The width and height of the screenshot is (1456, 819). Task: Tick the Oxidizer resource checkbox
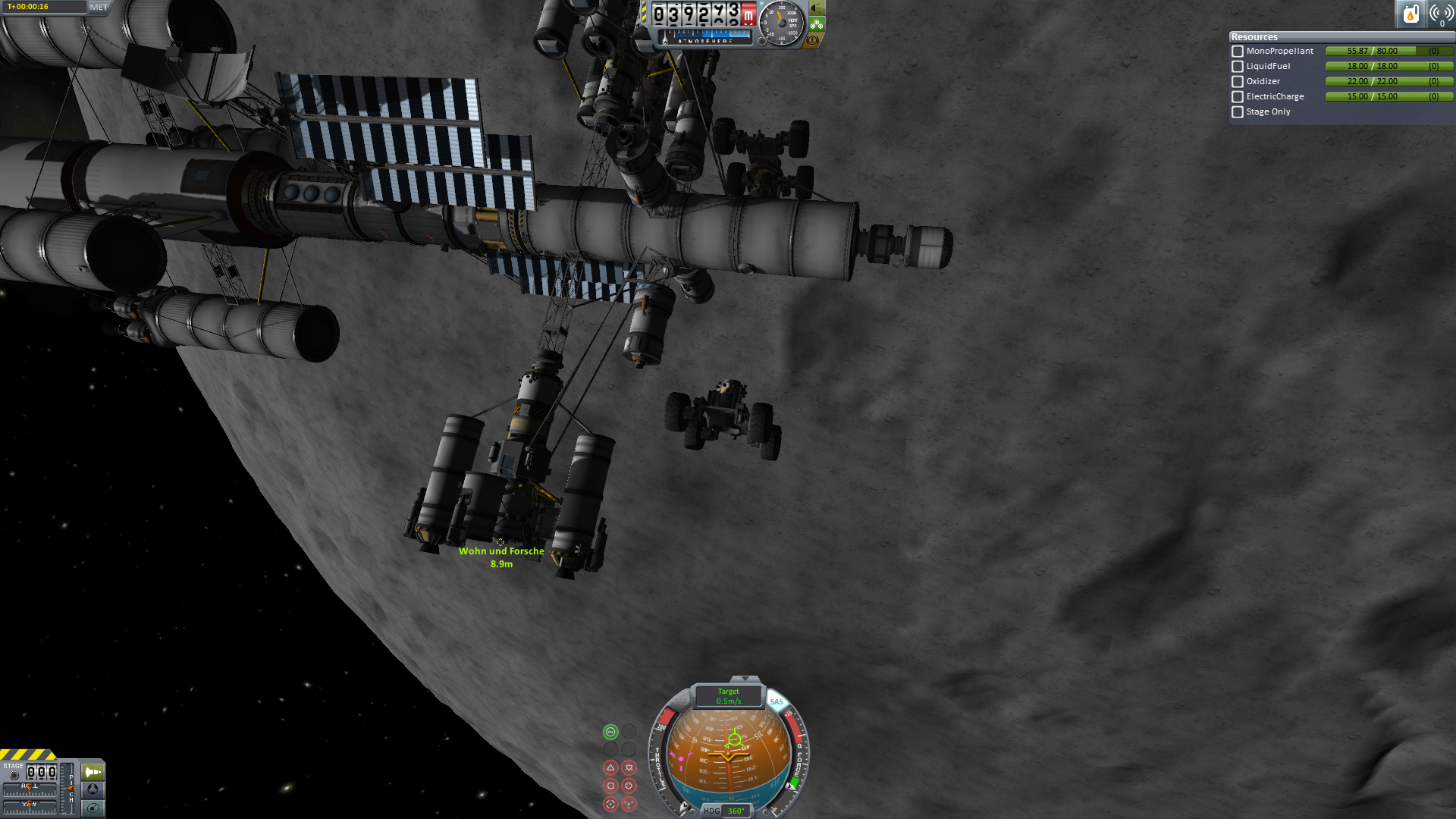(1238, 82)
